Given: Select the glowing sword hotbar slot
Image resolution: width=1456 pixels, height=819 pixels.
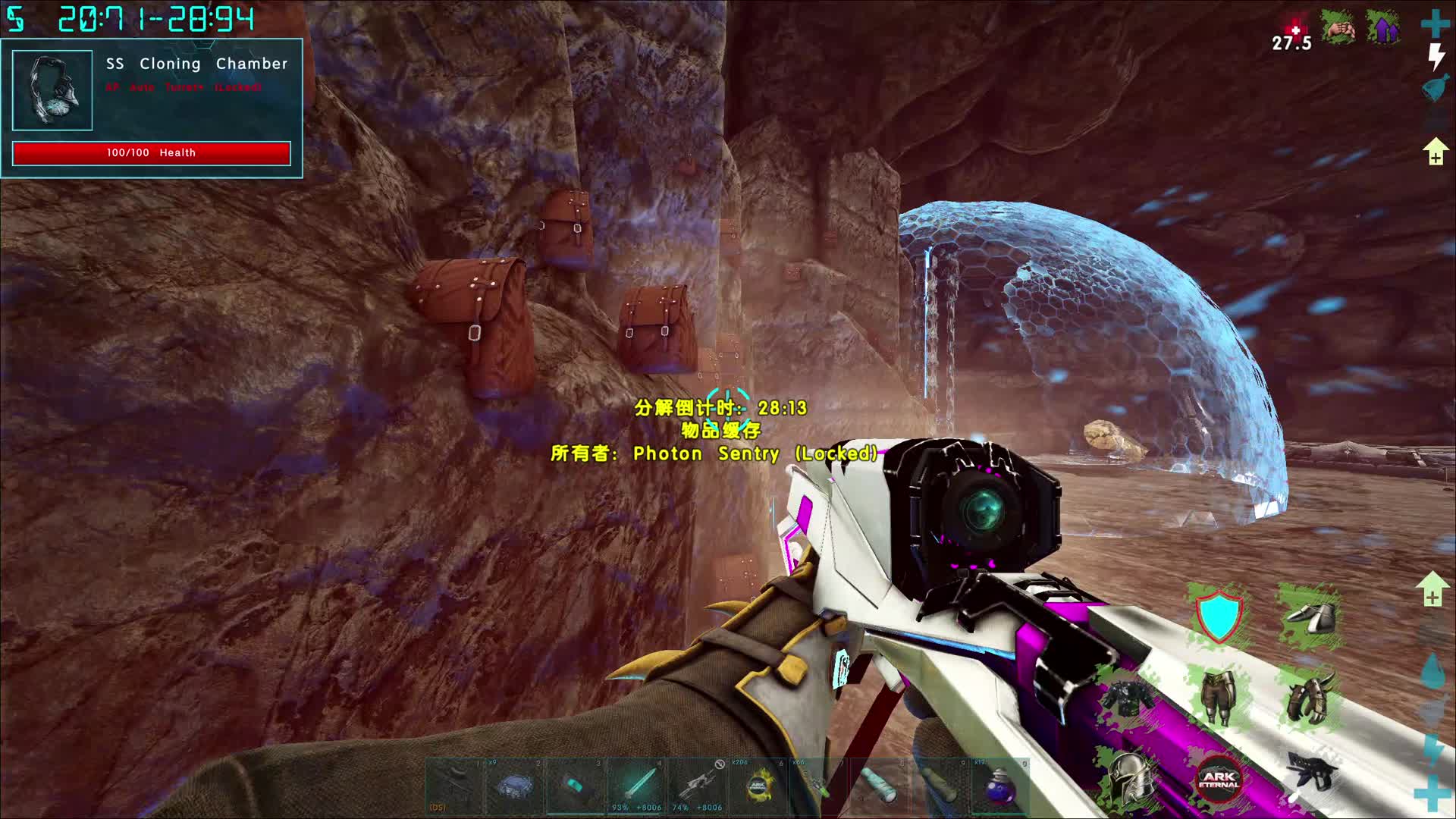Looking at the screenshot, I should [x=637, y=786].
